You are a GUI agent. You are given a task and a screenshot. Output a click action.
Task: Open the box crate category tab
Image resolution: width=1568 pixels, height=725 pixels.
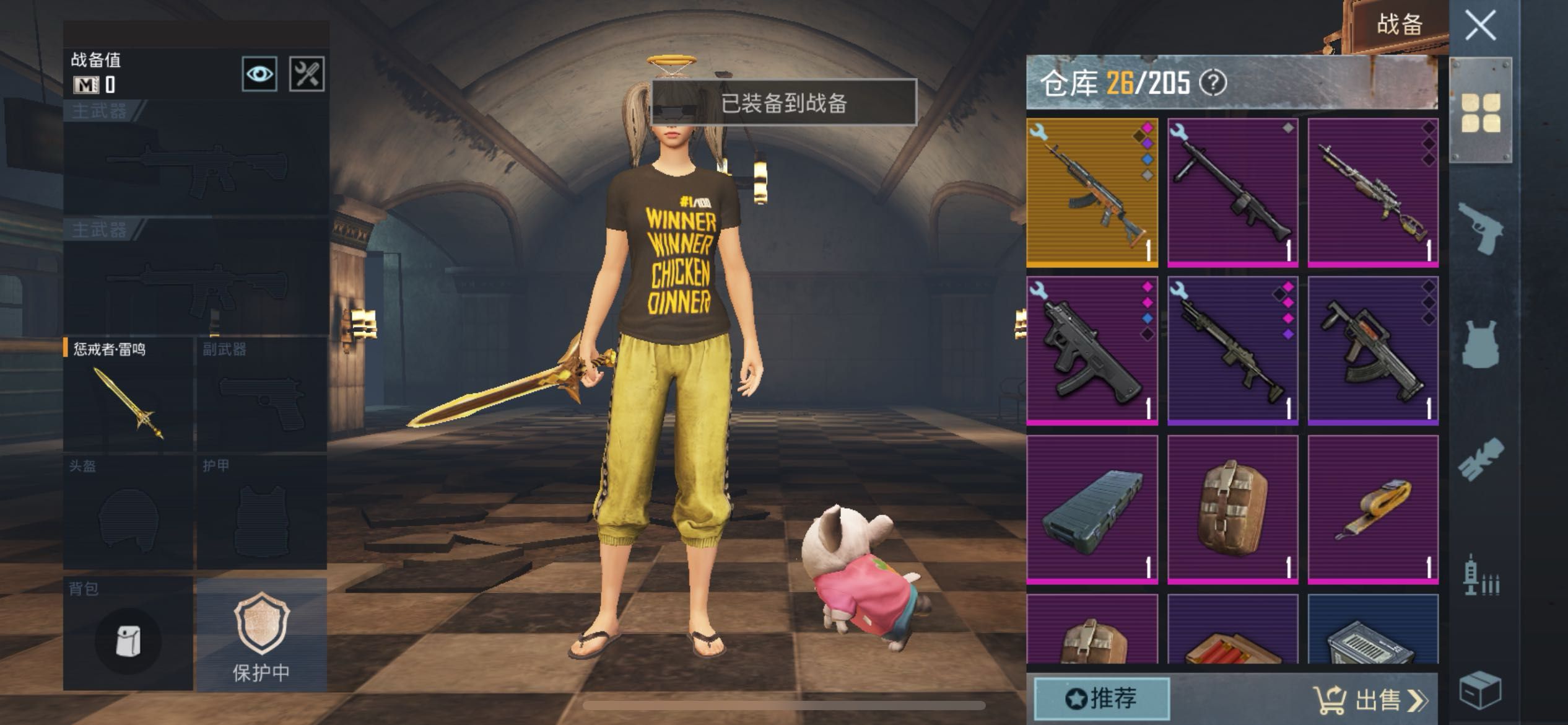(x=1481, y=689)
